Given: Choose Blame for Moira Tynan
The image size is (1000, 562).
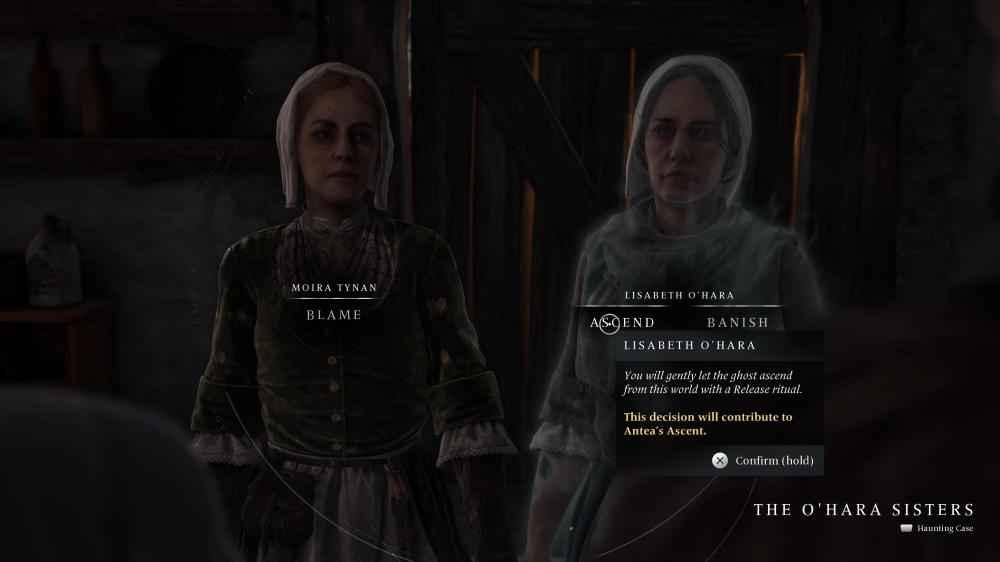Looking at the screenshot, I should pos(334,314).
